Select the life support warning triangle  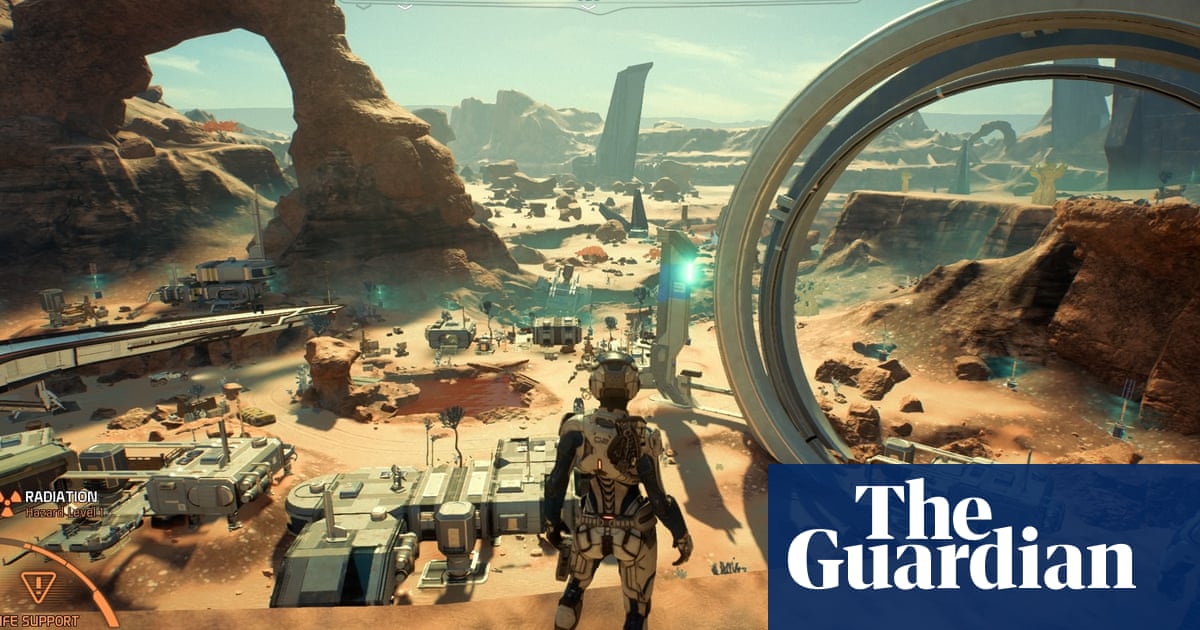pyautogui.click(x=38, y=587)
